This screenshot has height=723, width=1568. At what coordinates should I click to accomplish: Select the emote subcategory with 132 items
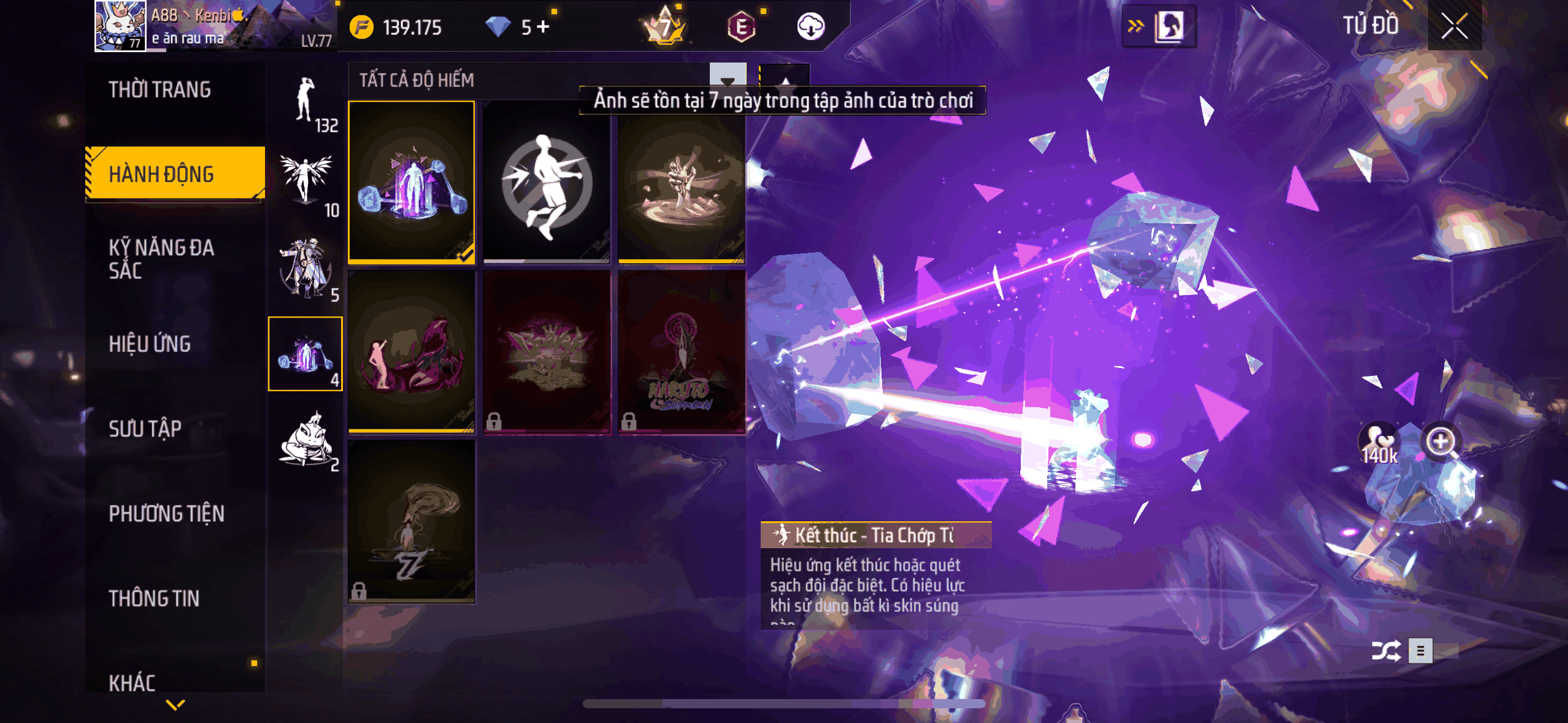pyautogui.click(x=306, y=102)
